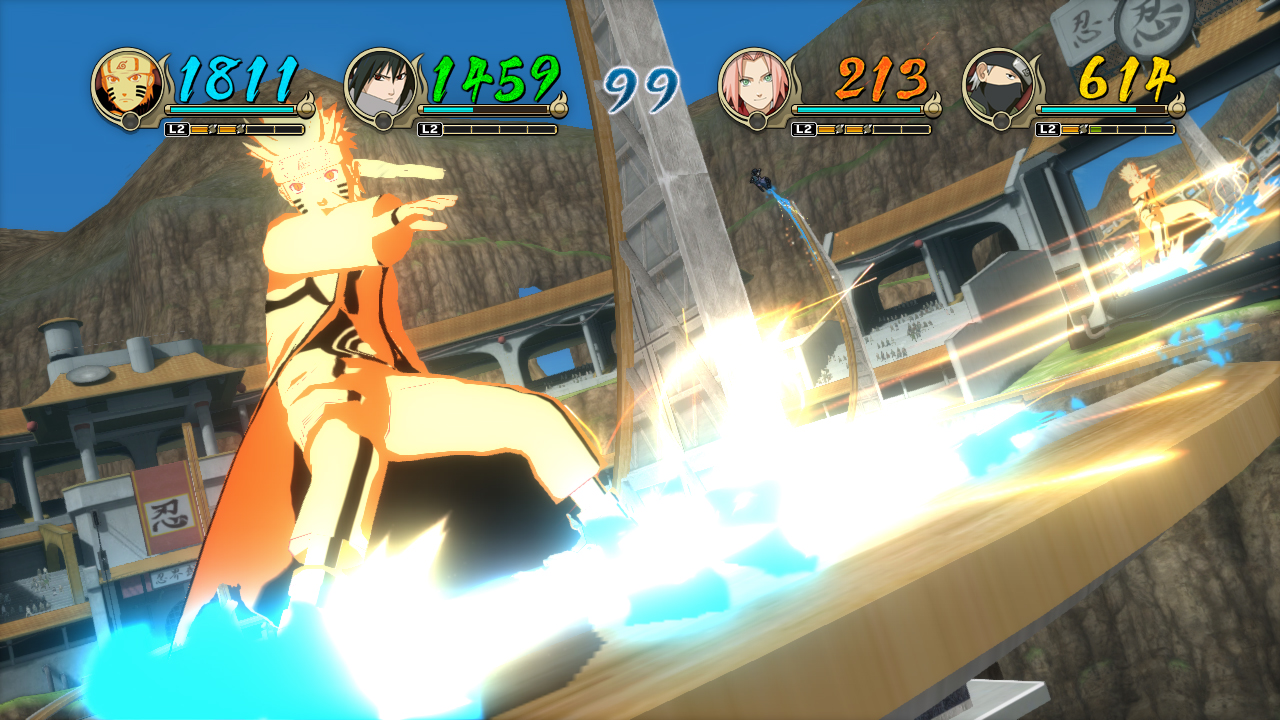Click the 99 battle timer
The image size is (1280, 720).
click(640, 85)
